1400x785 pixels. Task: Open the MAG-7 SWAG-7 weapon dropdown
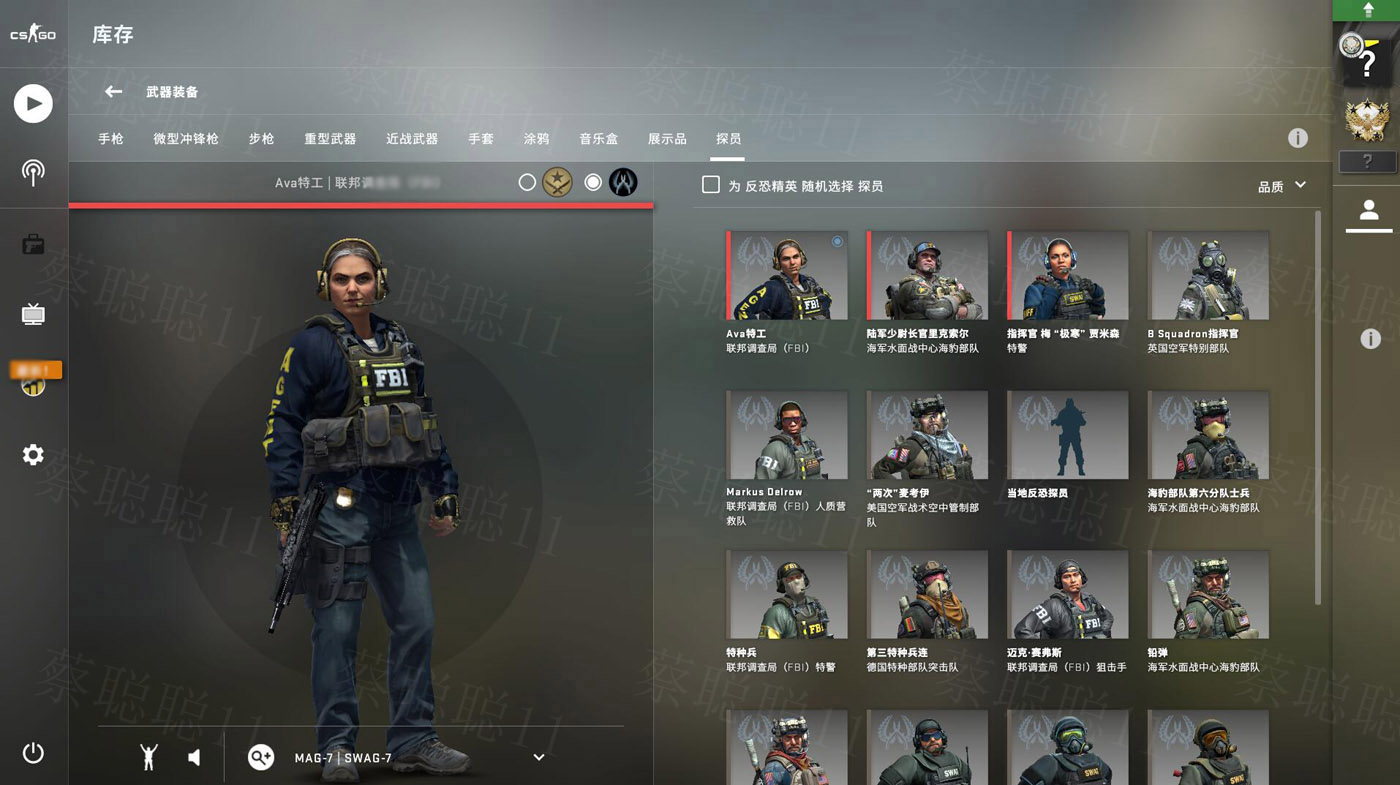(x=538, y=758)
